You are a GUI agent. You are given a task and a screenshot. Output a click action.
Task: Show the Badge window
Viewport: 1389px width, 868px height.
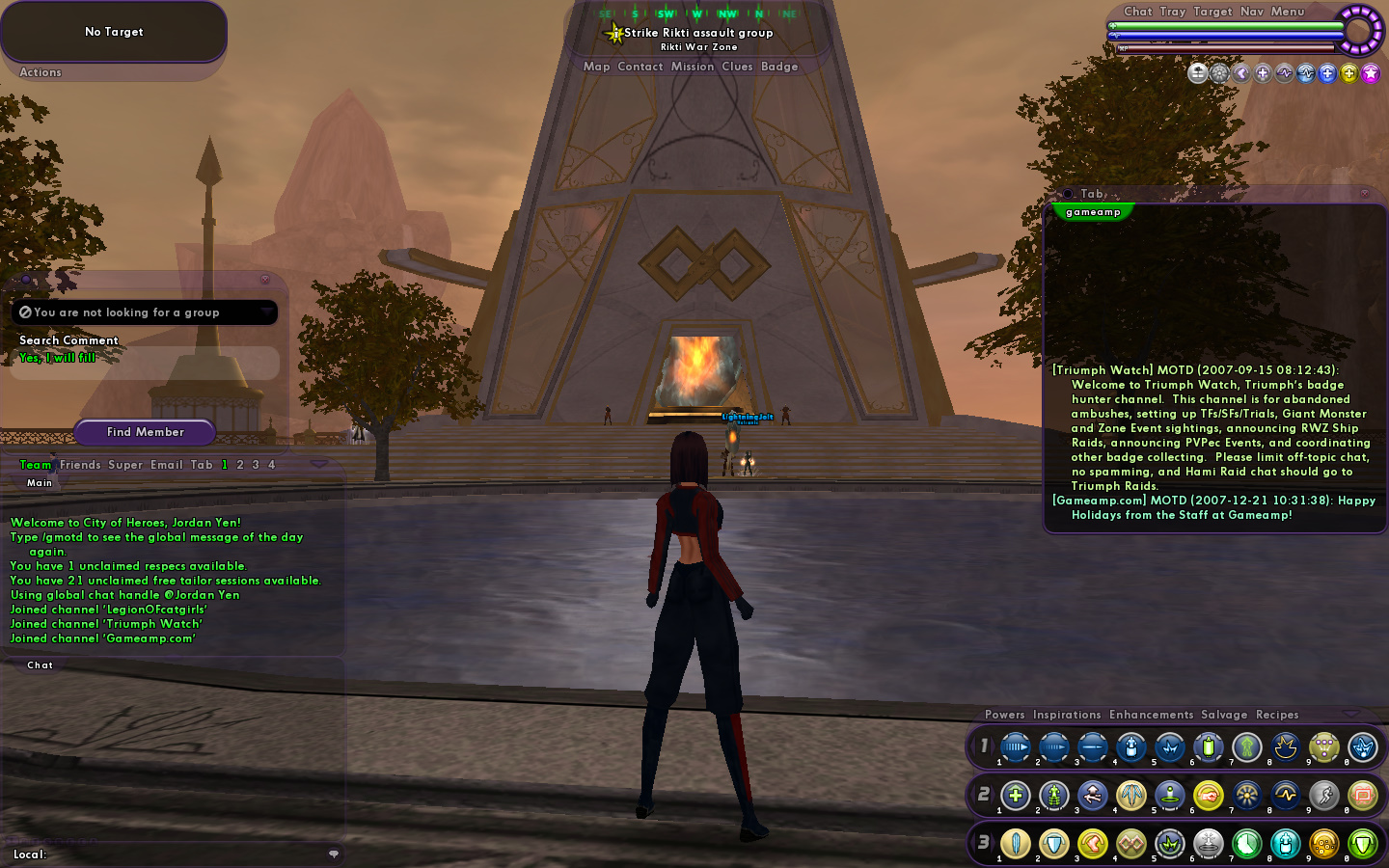coord(779,67)
